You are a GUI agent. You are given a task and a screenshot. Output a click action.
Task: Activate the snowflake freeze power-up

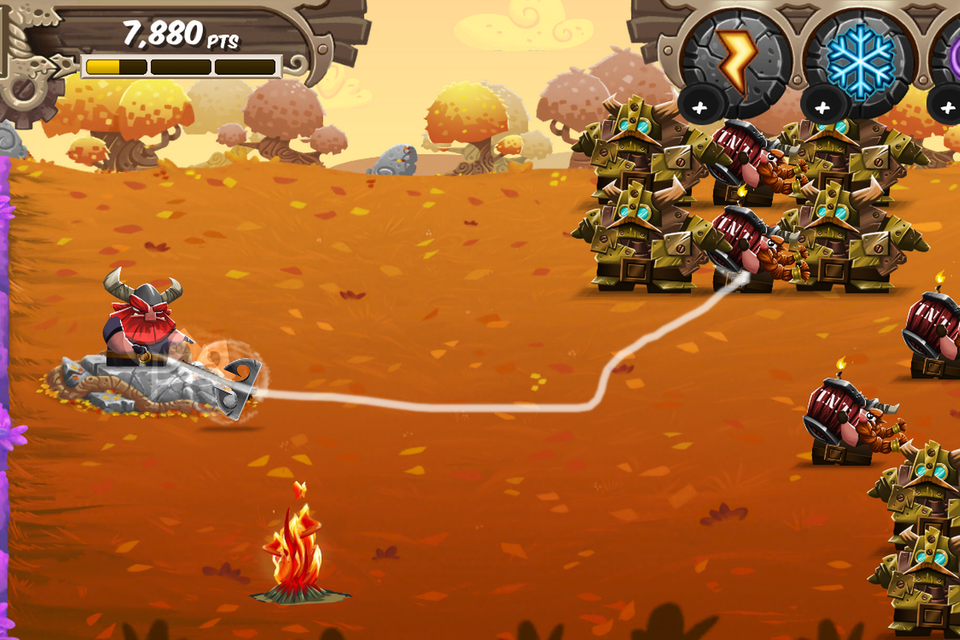[859, 56]
